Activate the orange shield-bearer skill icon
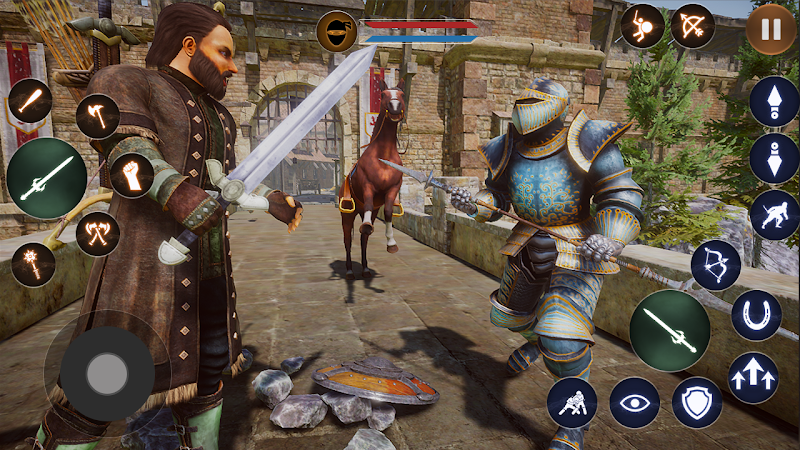The image size is (800, 450). (642, 26)
